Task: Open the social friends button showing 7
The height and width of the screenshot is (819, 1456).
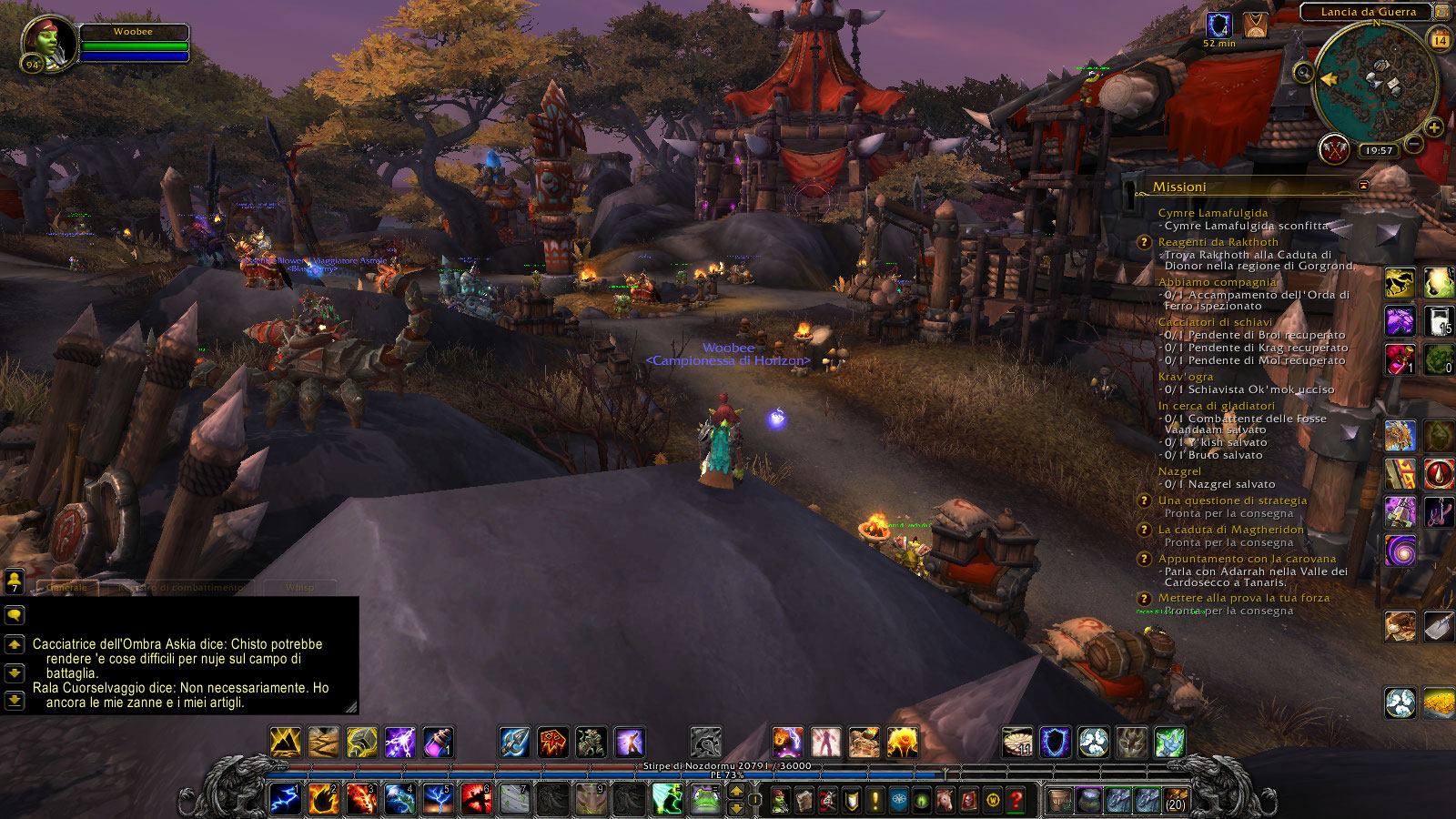Action: coord(14,581)
